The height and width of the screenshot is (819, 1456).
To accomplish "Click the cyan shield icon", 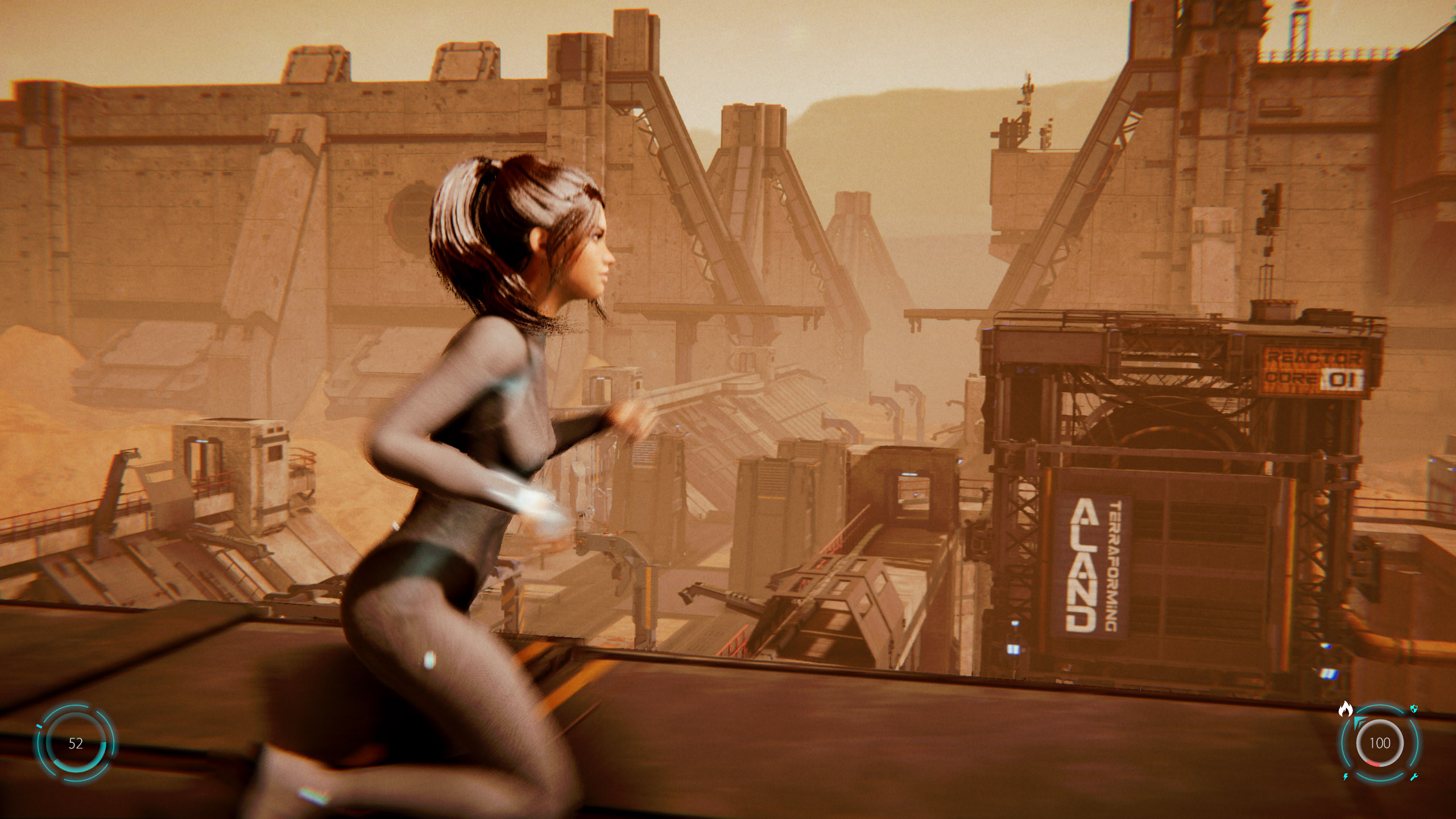I will coord(1414,709).
